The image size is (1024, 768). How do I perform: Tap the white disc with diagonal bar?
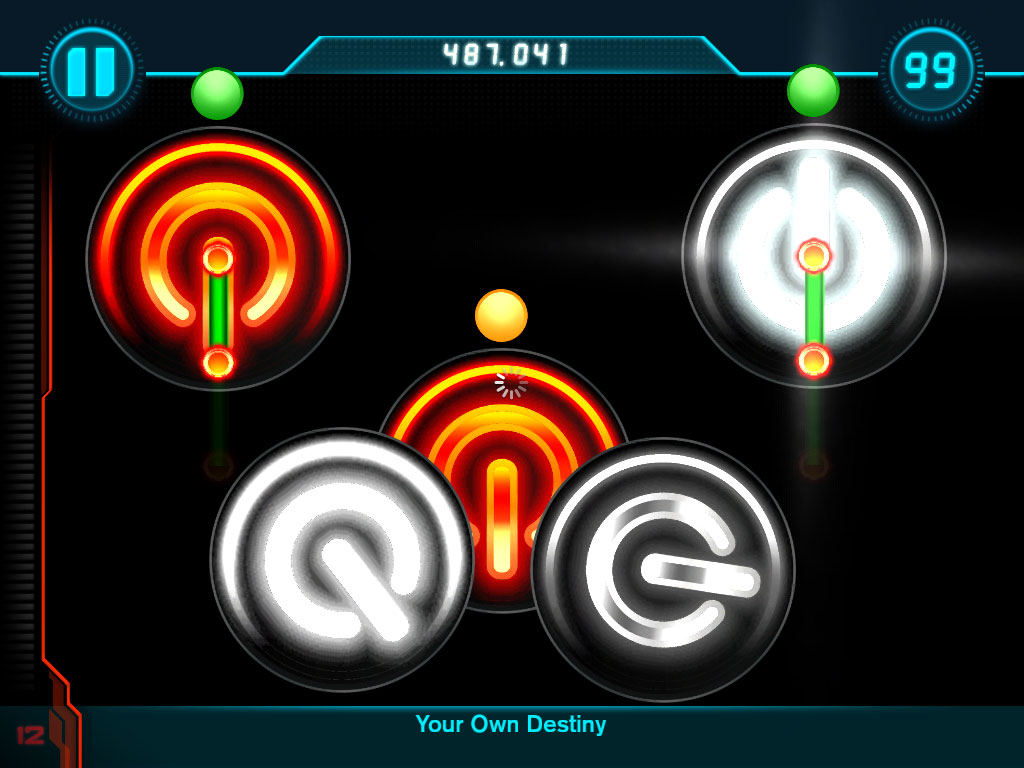(x=341, y=560)
